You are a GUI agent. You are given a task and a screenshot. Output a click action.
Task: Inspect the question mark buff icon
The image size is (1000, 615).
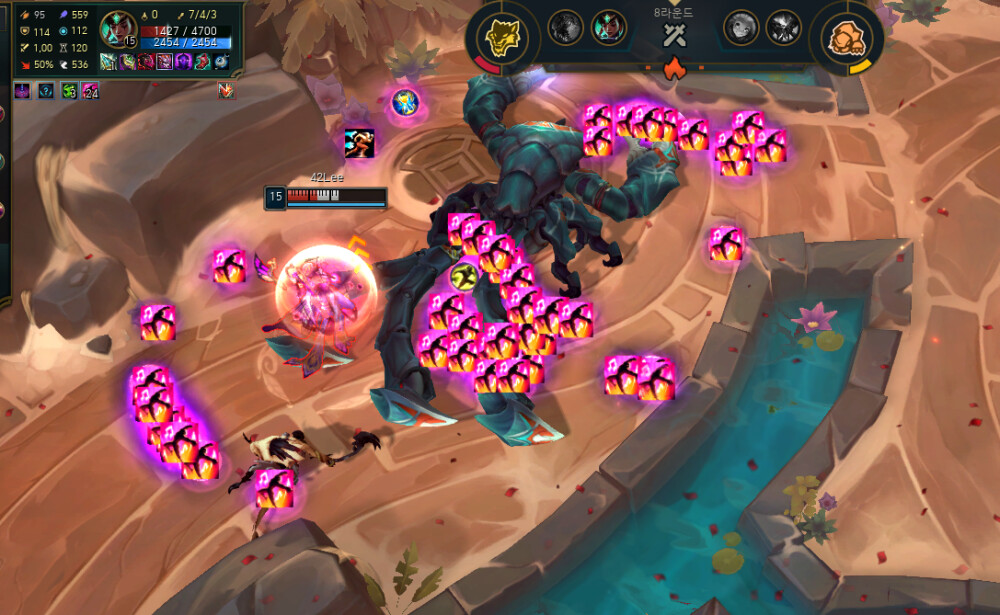click(46, 91)
